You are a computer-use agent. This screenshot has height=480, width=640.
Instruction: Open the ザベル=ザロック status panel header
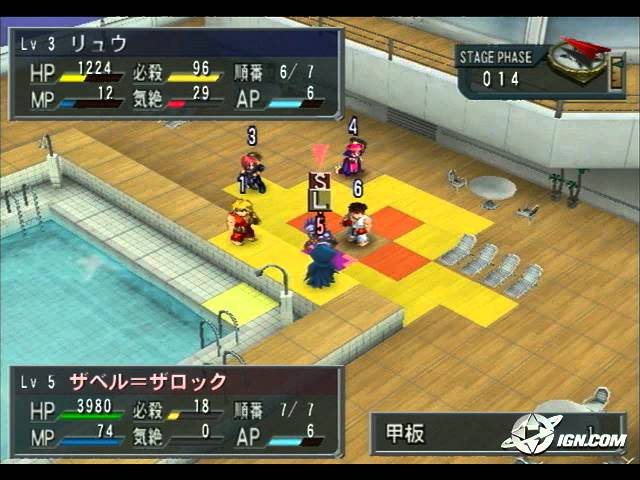[175, 382]
